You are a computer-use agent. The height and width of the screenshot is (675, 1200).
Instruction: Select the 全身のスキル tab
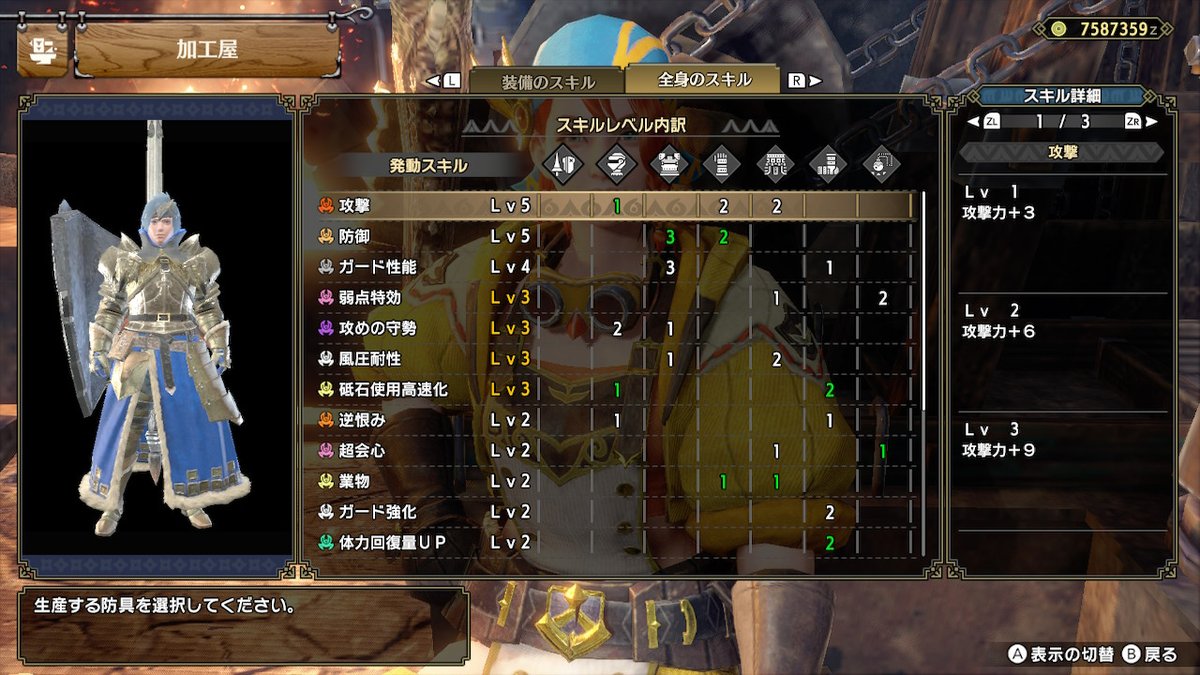(x=704, y=80)
